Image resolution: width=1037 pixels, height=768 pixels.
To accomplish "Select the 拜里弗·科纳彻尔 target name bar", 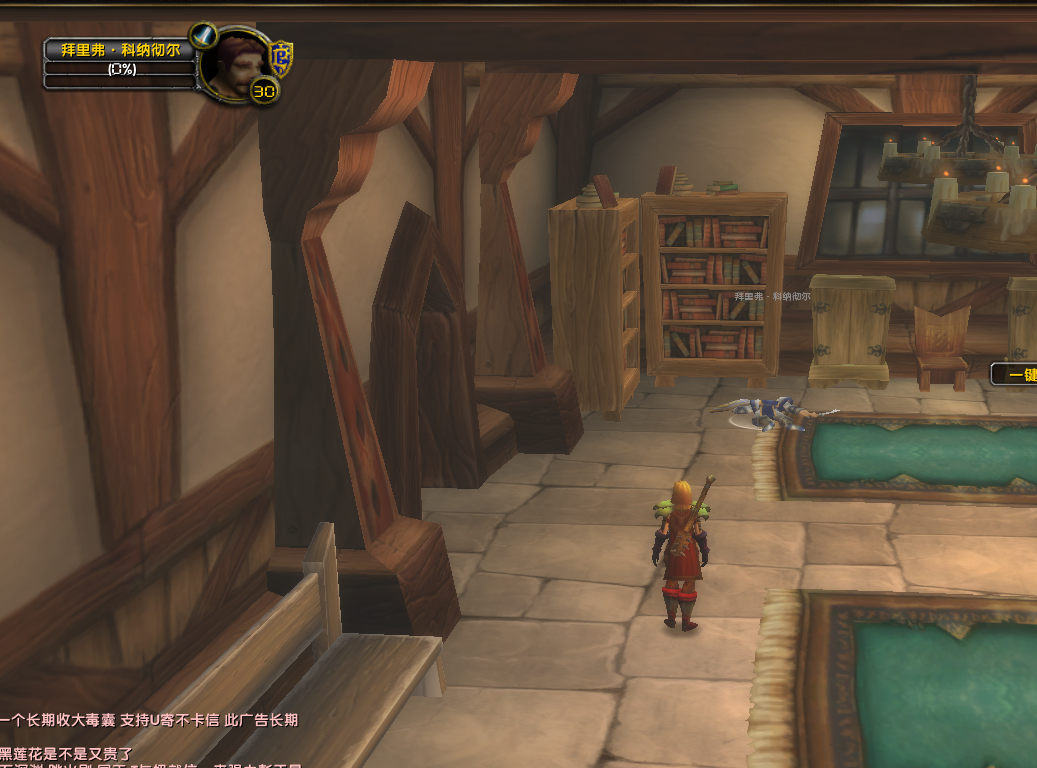I will coord(119,49).
